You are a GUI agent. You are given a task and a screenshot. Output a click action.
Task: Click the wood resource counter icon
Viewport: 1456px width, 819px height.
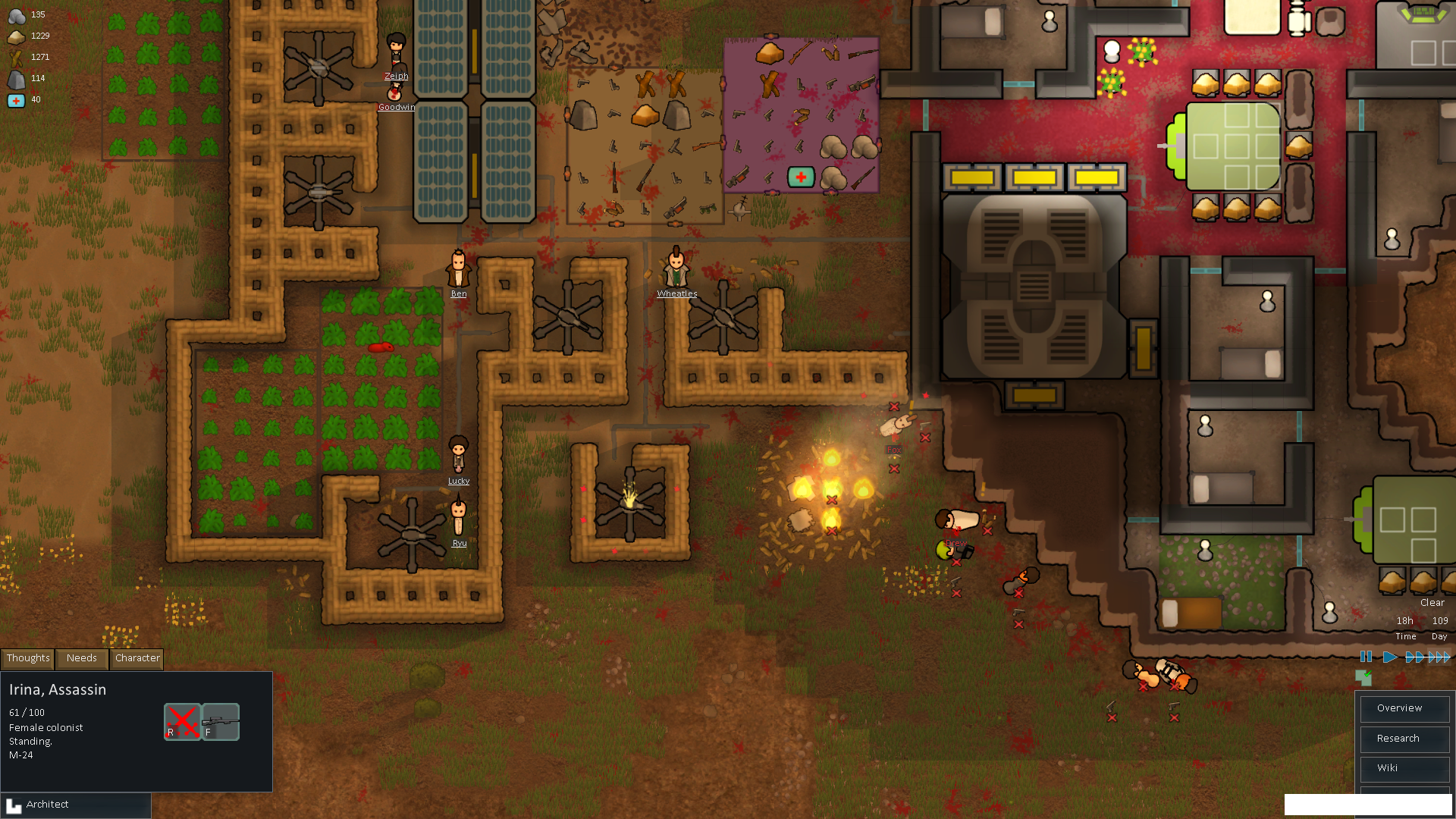pos(17,57)
